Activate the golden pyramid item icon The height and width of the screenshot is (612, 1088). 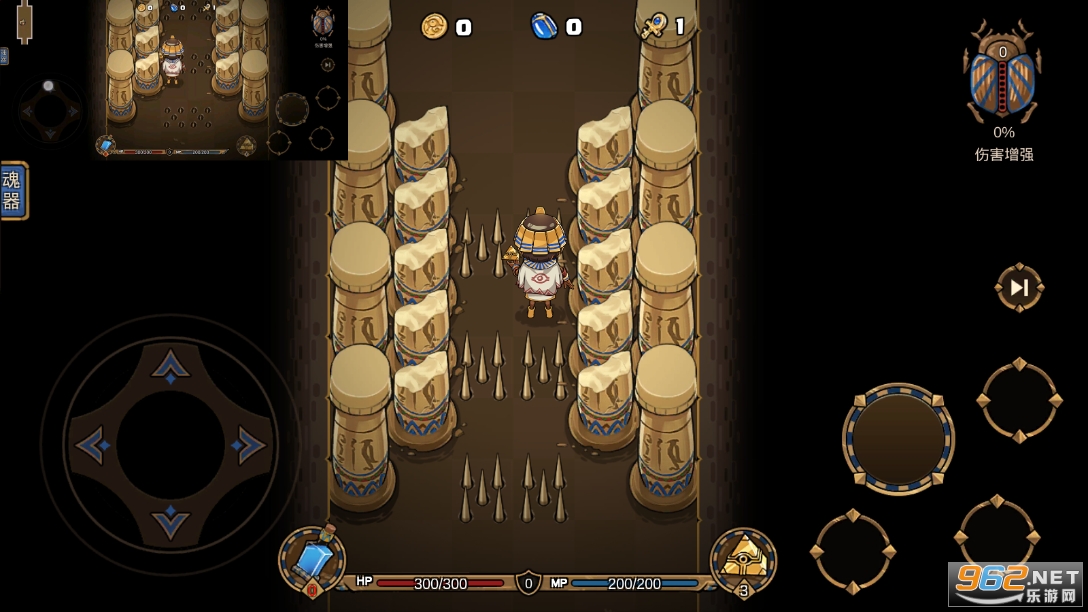(743, 560)
